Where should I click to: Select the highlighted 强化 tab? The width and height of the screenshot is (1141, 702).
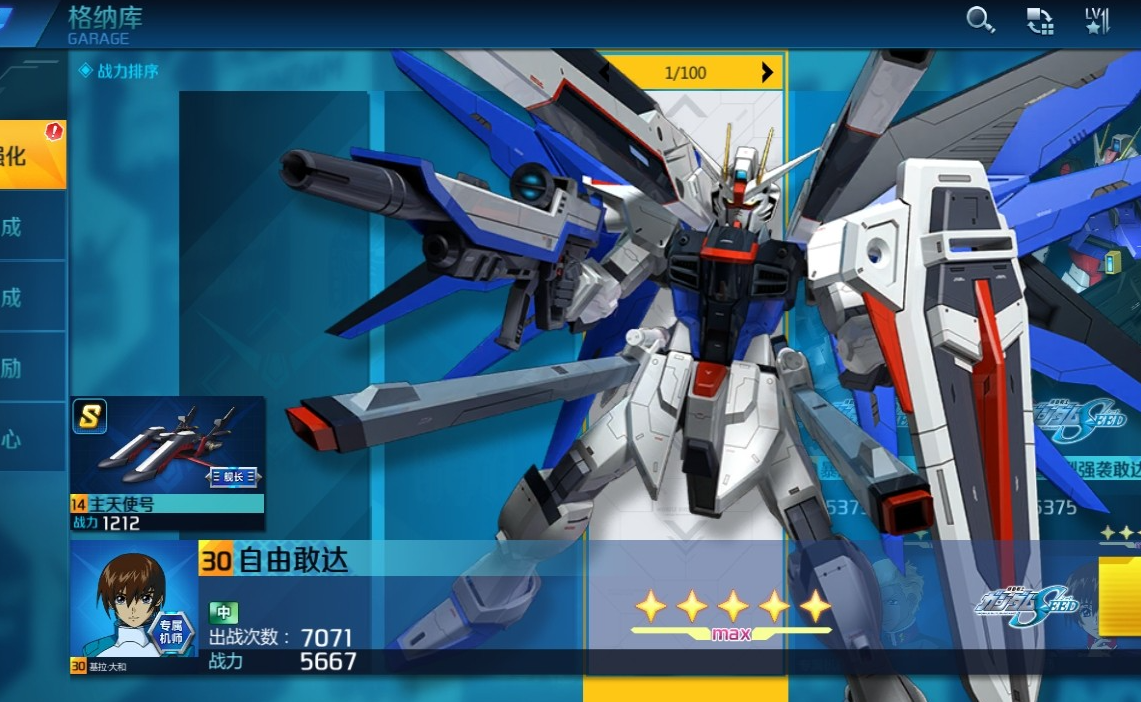pyautogui.click(x=30, y=155)
